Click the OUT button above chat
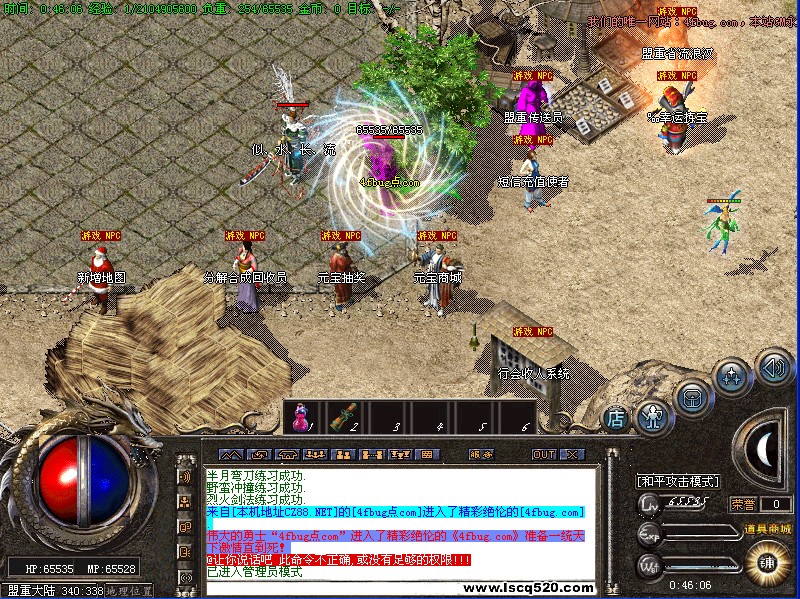Image resolution: width=800 pixels, height=599 pixels. point(543,454)
